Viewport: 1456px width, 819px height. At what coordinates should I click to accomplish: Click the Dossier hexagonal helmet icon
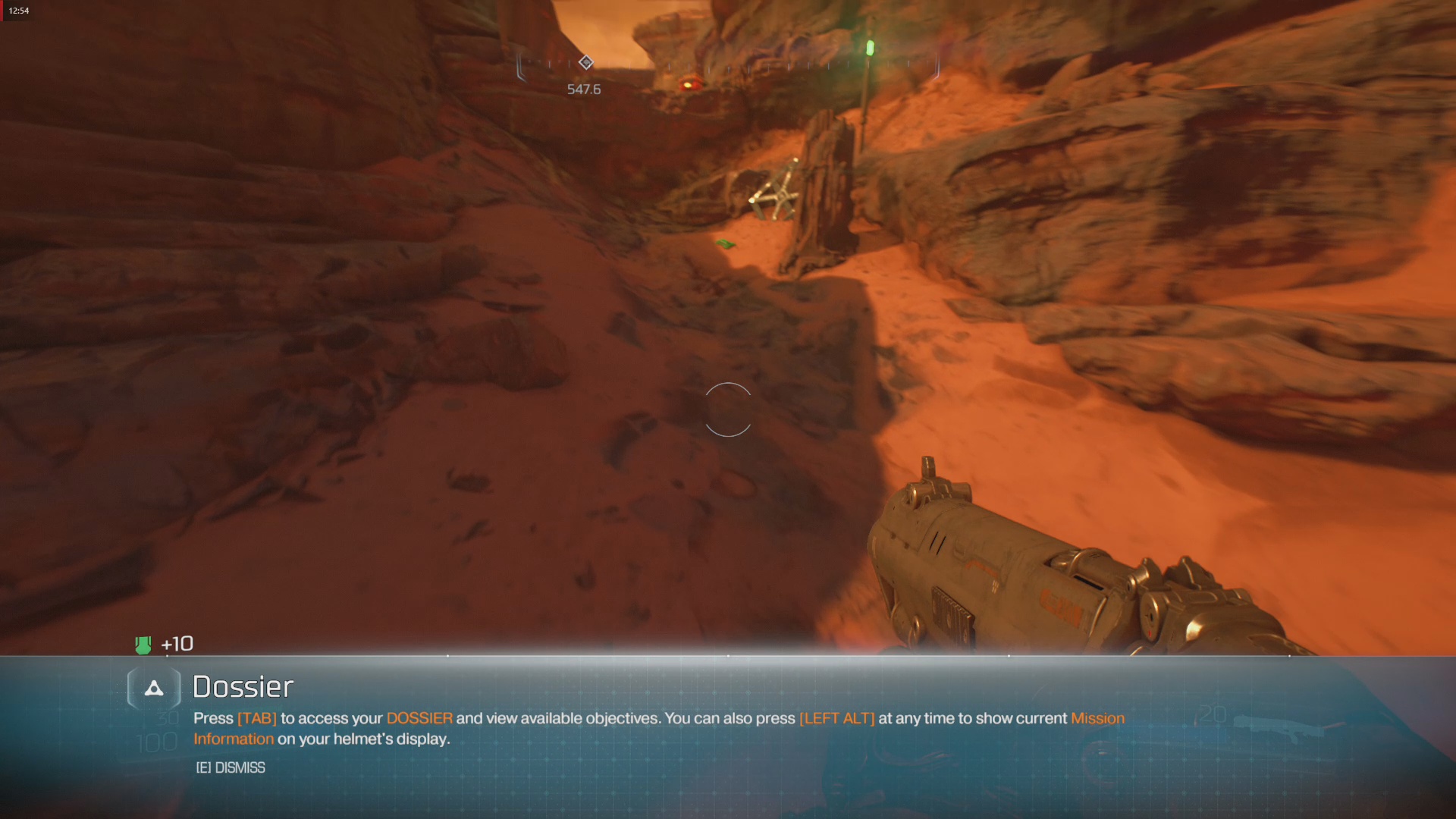[x=154, y=689]
